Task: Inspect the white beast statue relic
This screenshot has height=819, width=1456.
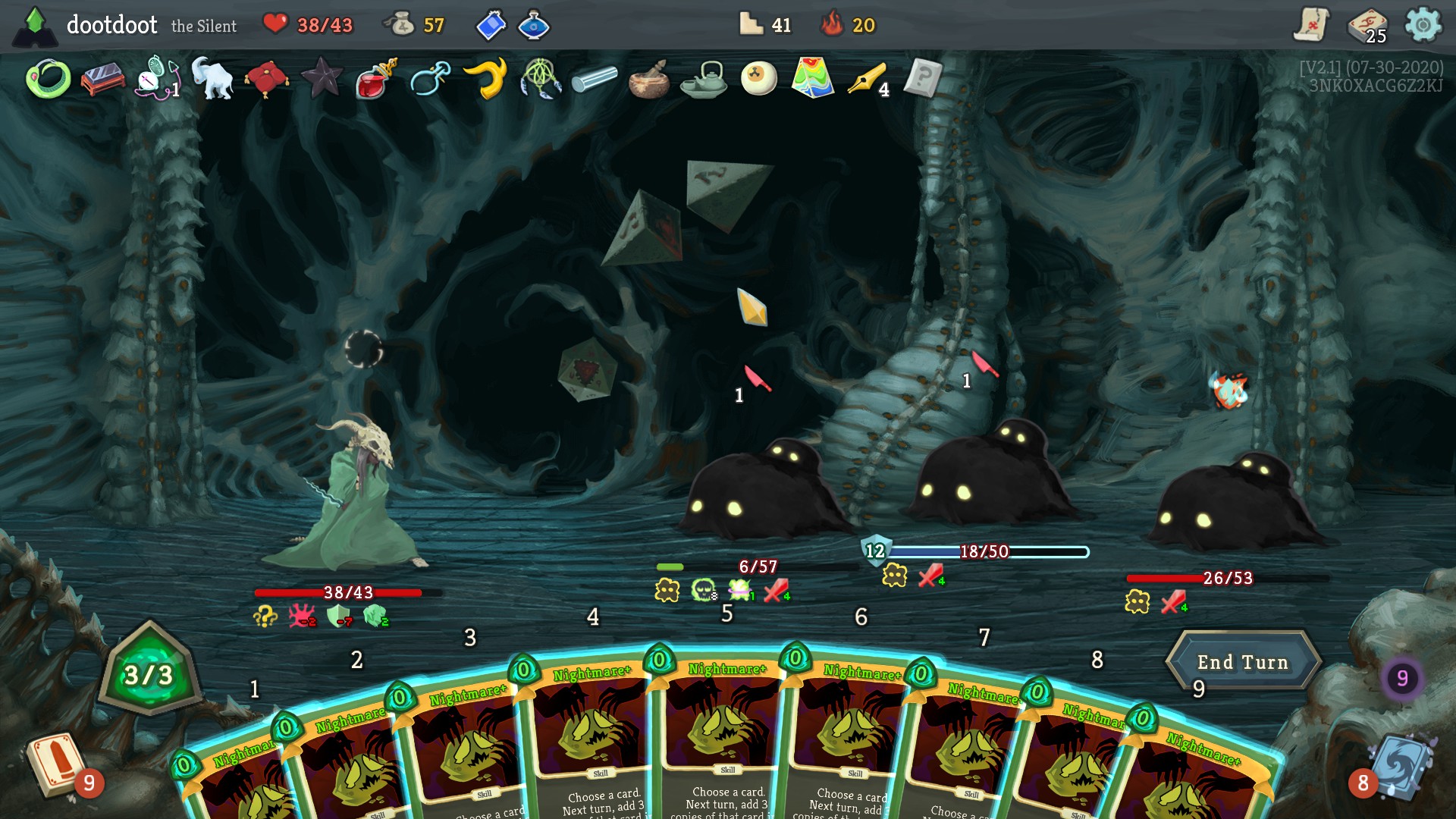Action: coord(212,79)
